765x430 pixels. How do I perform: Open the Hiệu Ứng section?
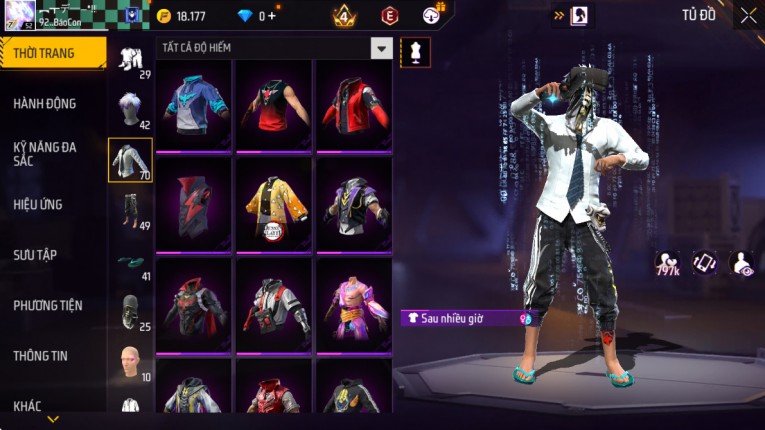pos(38,204)
